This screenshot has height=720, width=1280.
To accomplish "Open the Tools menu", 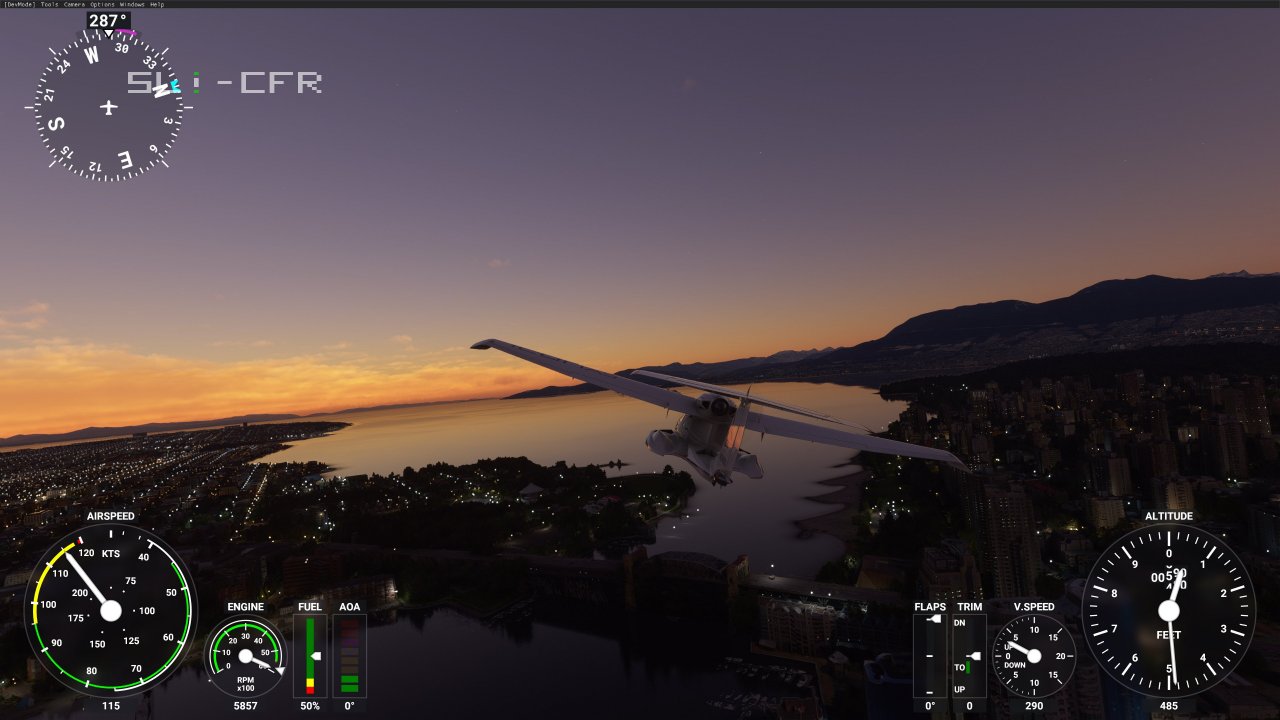I will coord(50,4).
